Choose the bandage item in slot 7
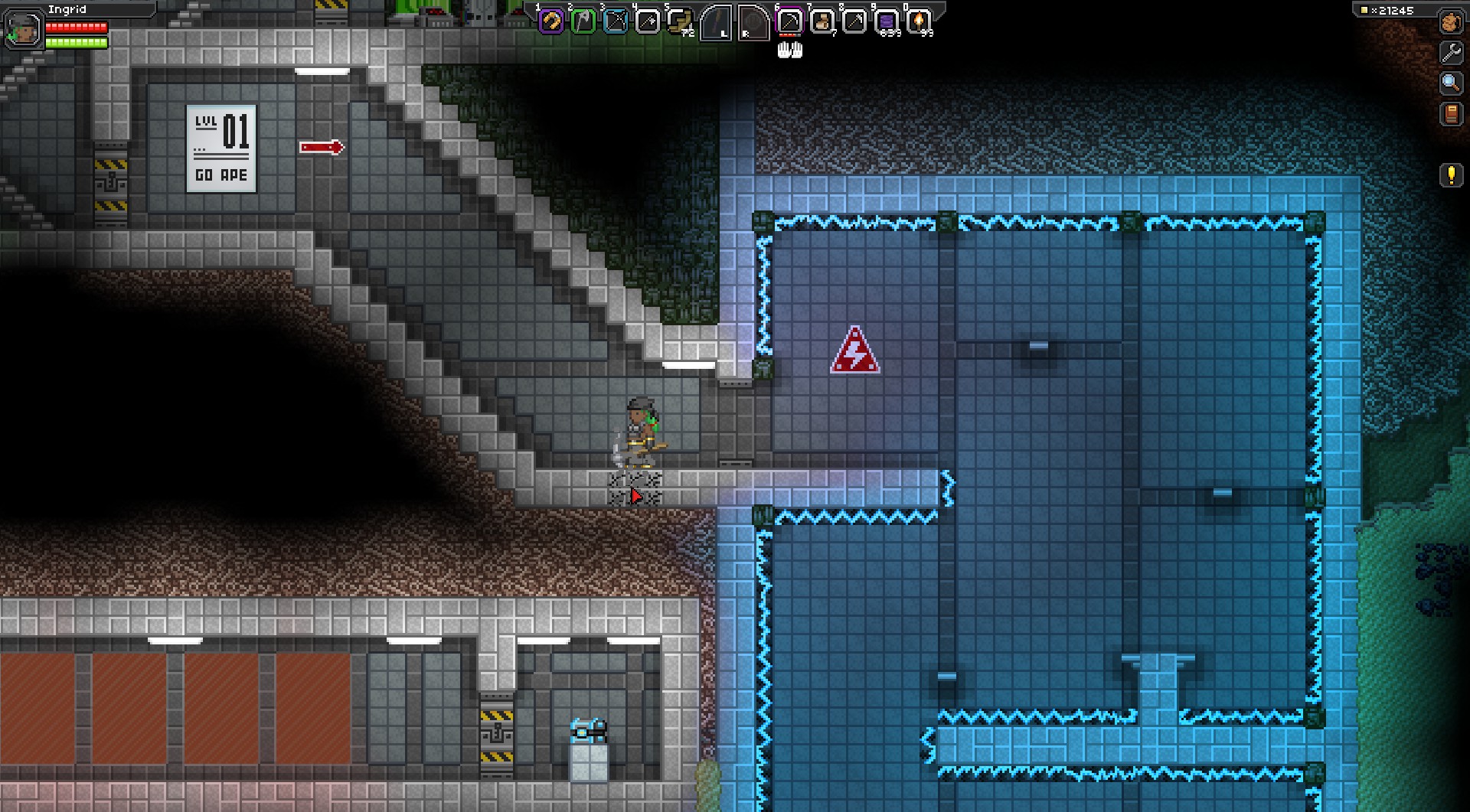1470x812 pixels. [822, 22]
